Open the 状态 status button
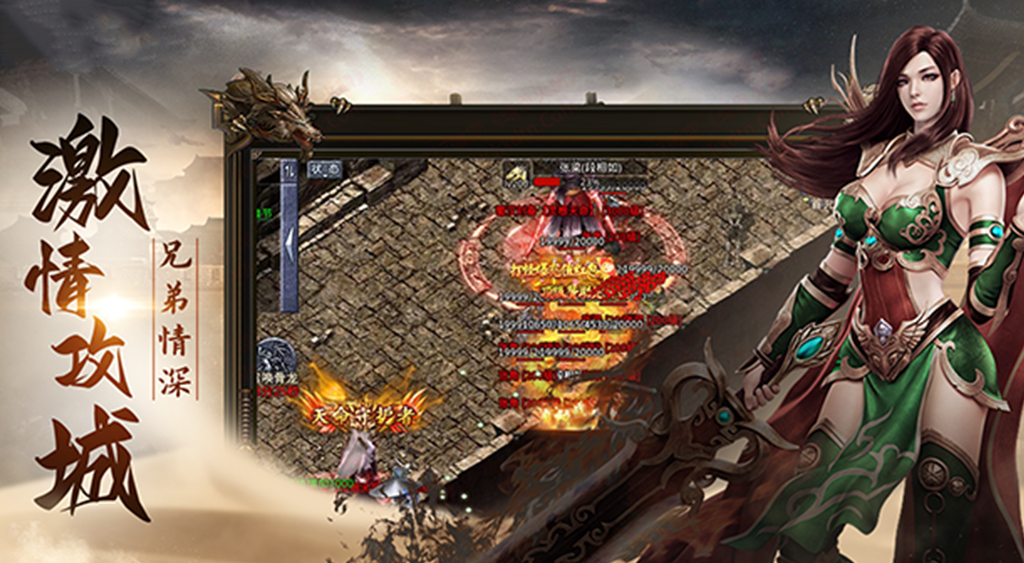This screenshot has height=563, width=1024. [324, 169]
